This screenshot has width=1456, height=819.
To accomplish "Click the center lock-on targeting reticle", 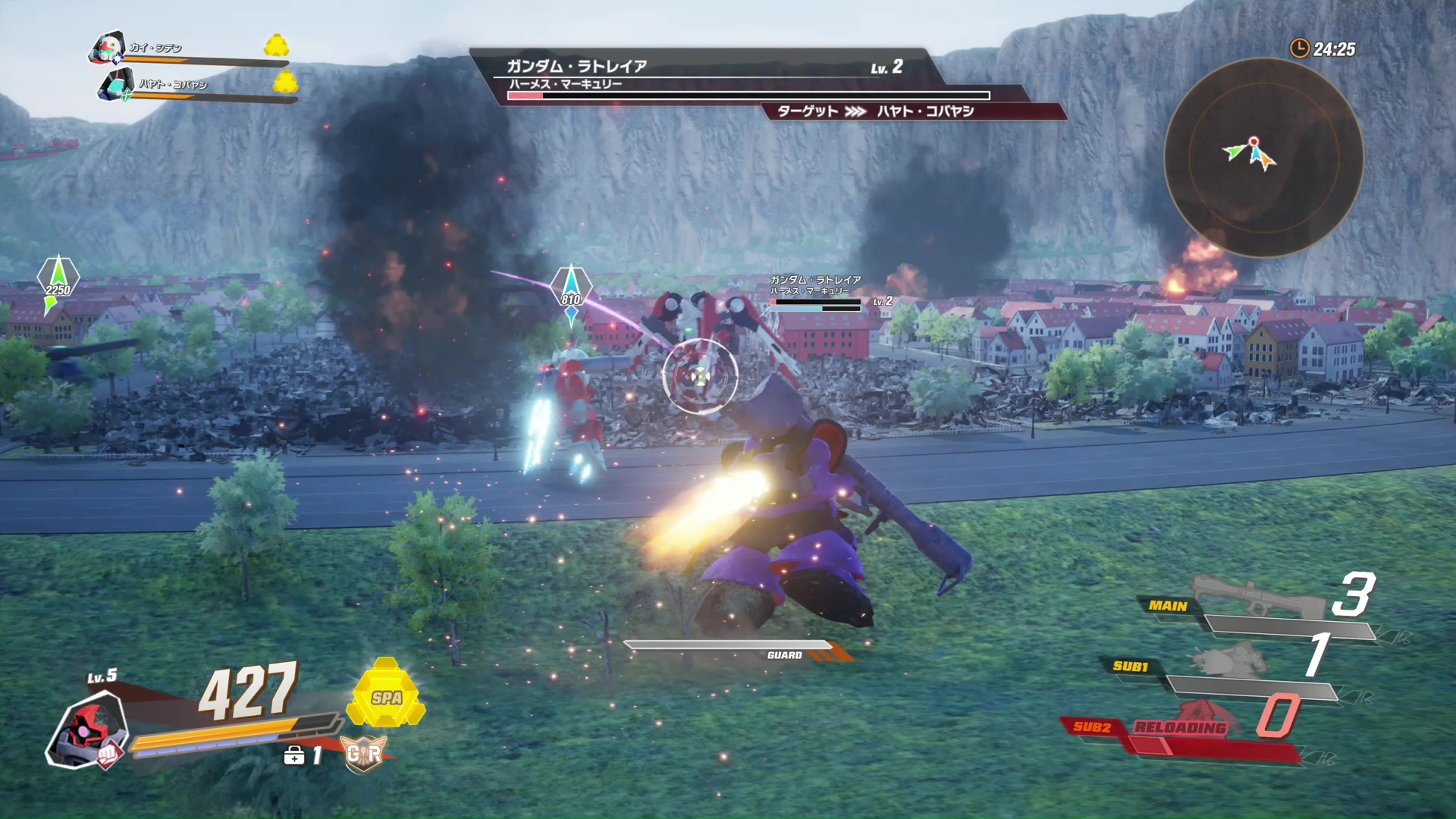I will [699, 376].
